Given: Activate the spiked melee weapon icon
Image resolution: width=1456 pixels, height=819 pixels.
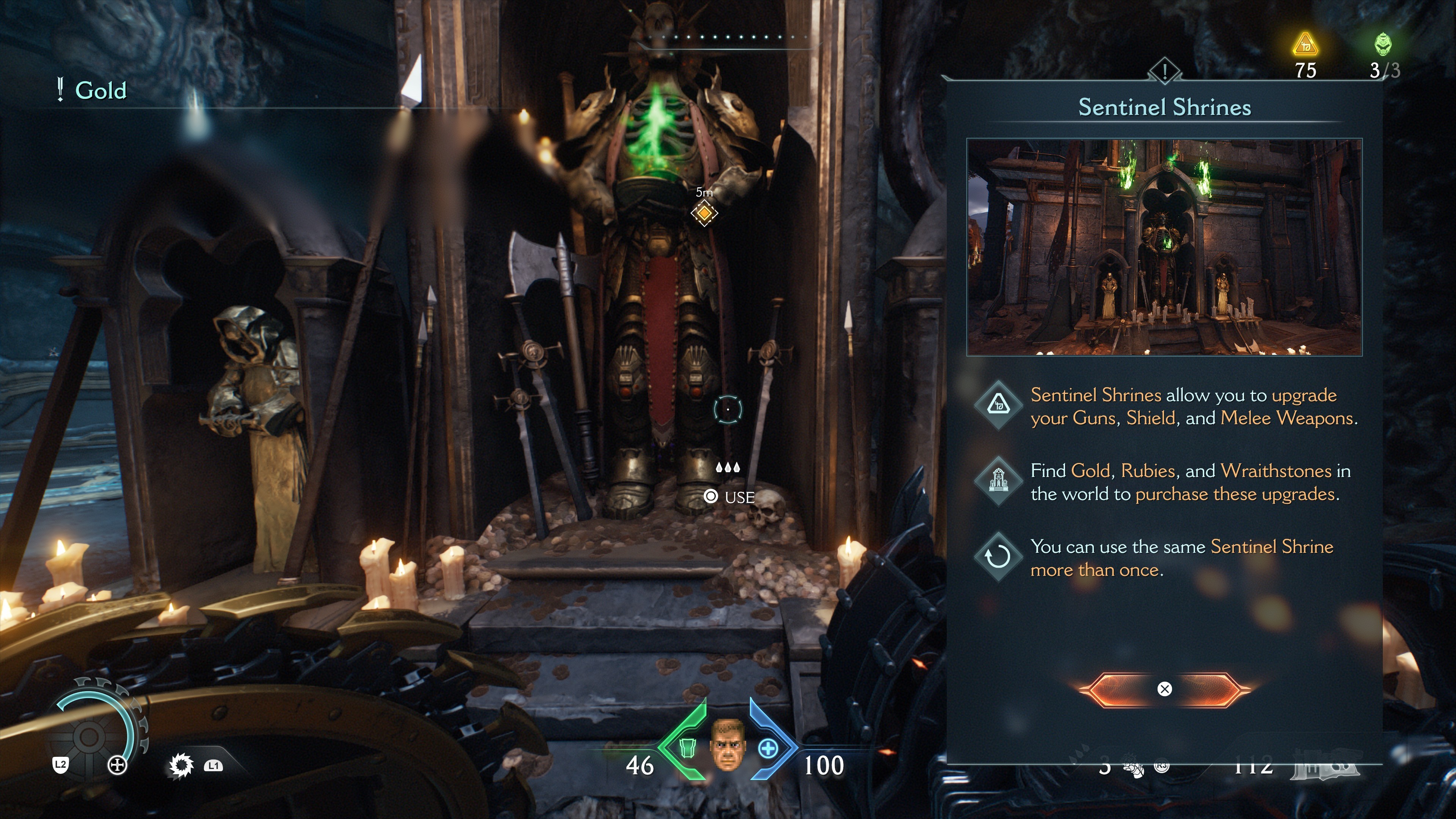Looking at the screenshot, I should coord(181,766).
